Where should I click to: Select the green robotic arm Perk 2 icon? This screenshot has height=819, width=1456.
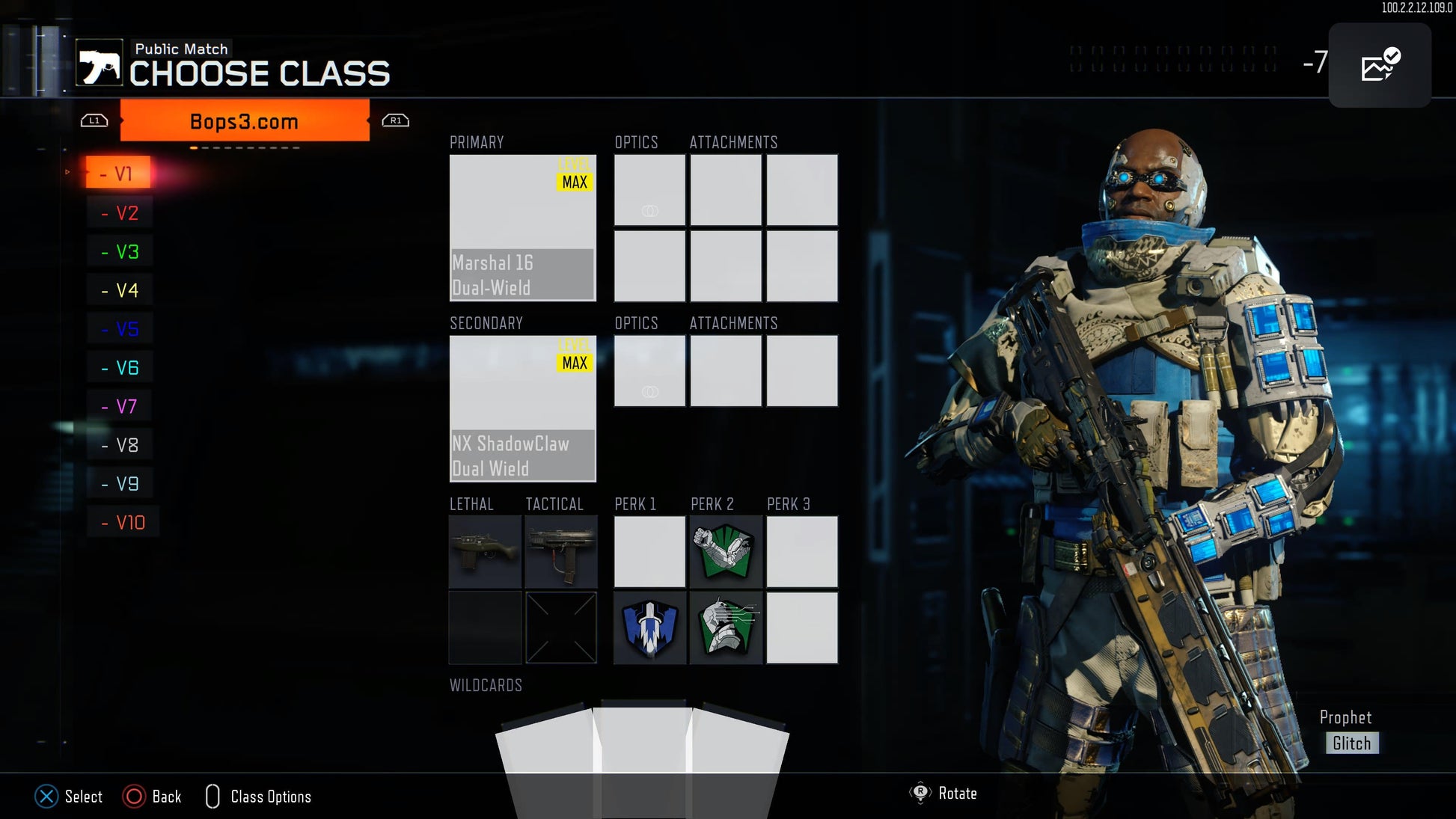click(x=725, y=552)
